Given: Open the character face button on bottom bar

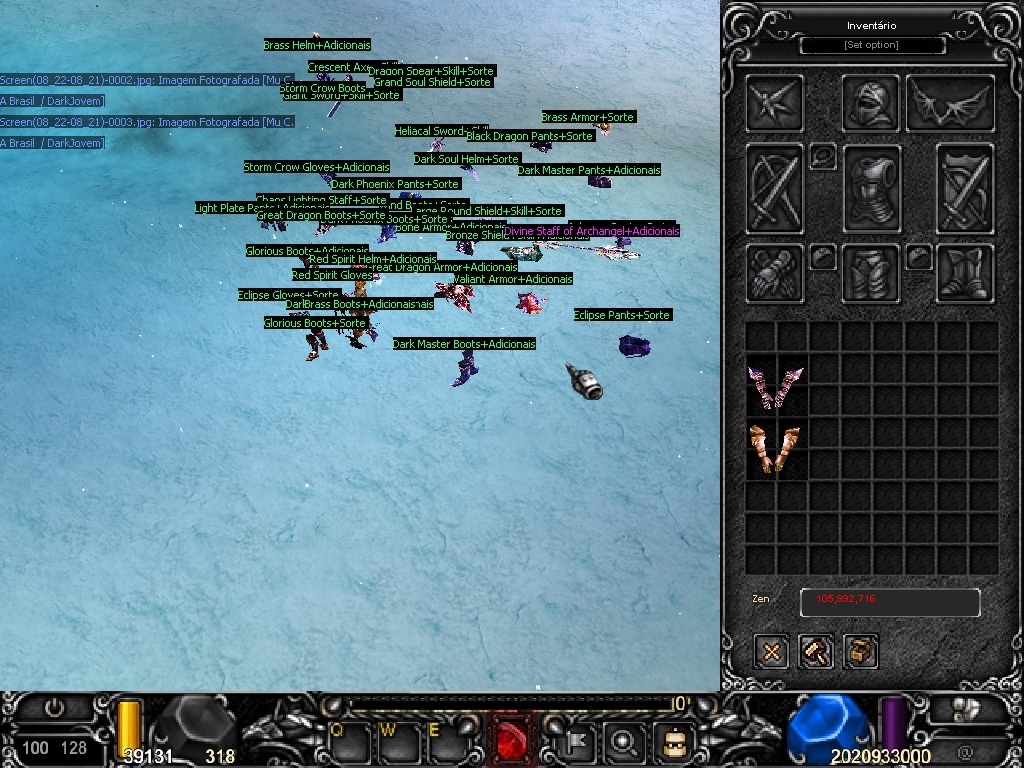Looking at the screenshot, I should pos(673,741).
